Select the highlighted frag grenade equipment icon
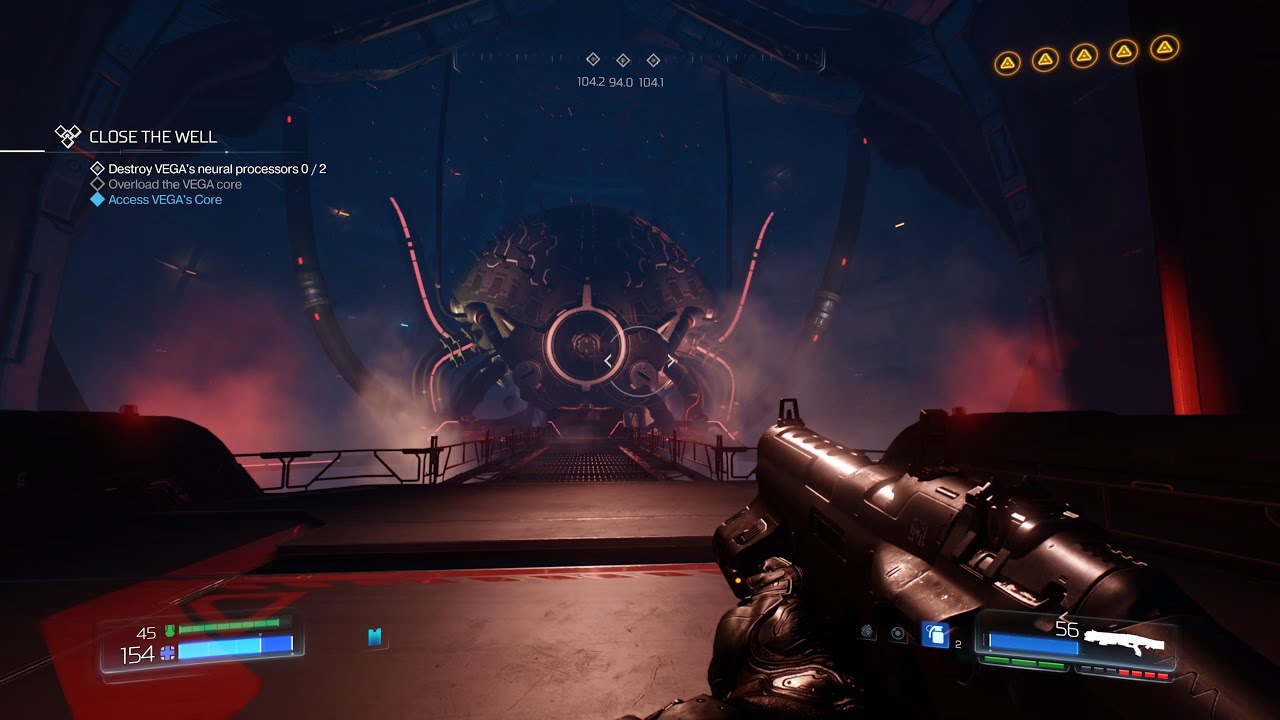 click(935, 634)
